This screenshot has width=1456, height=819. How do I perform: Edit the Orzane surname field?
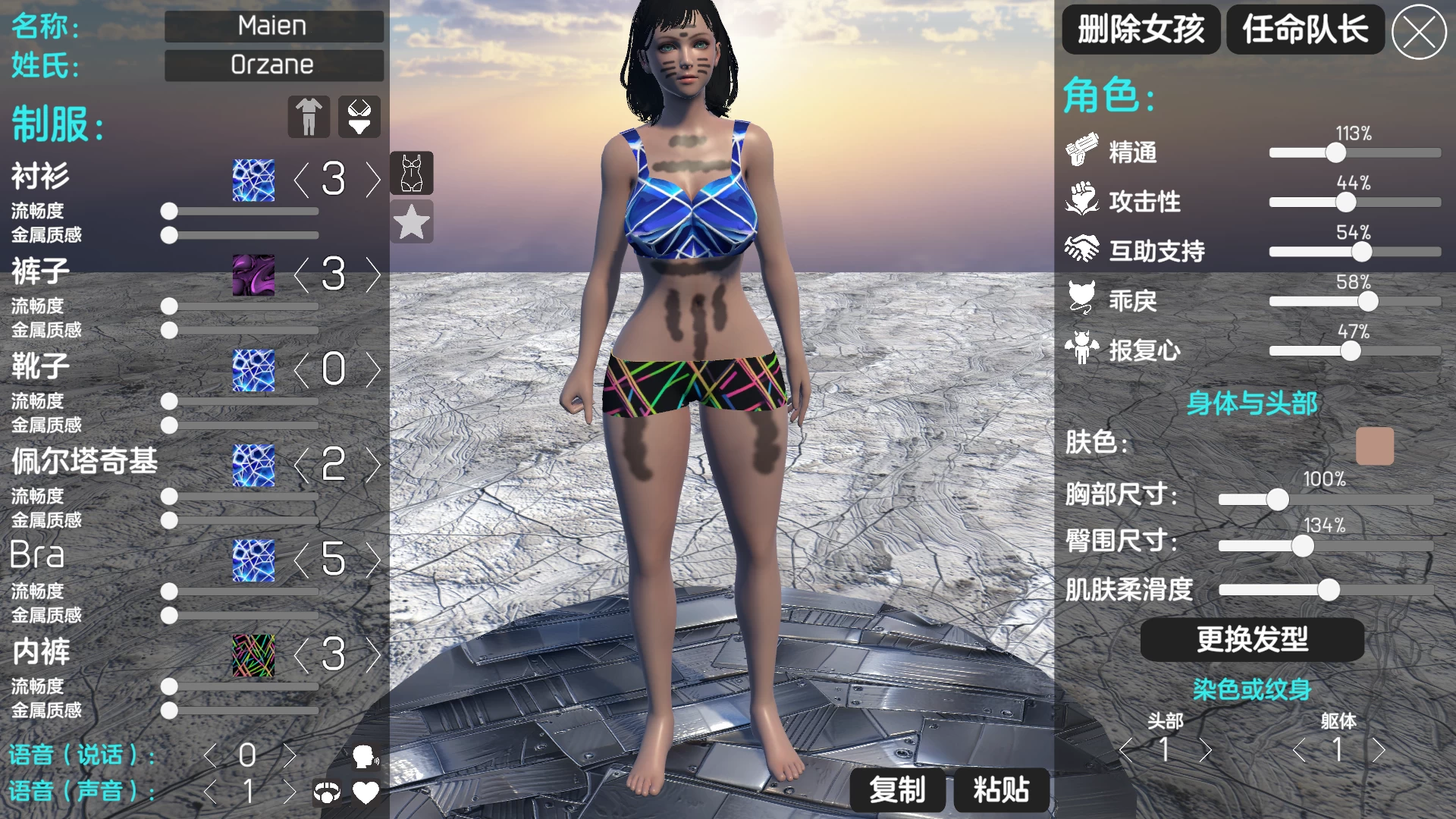pos(274,65)
